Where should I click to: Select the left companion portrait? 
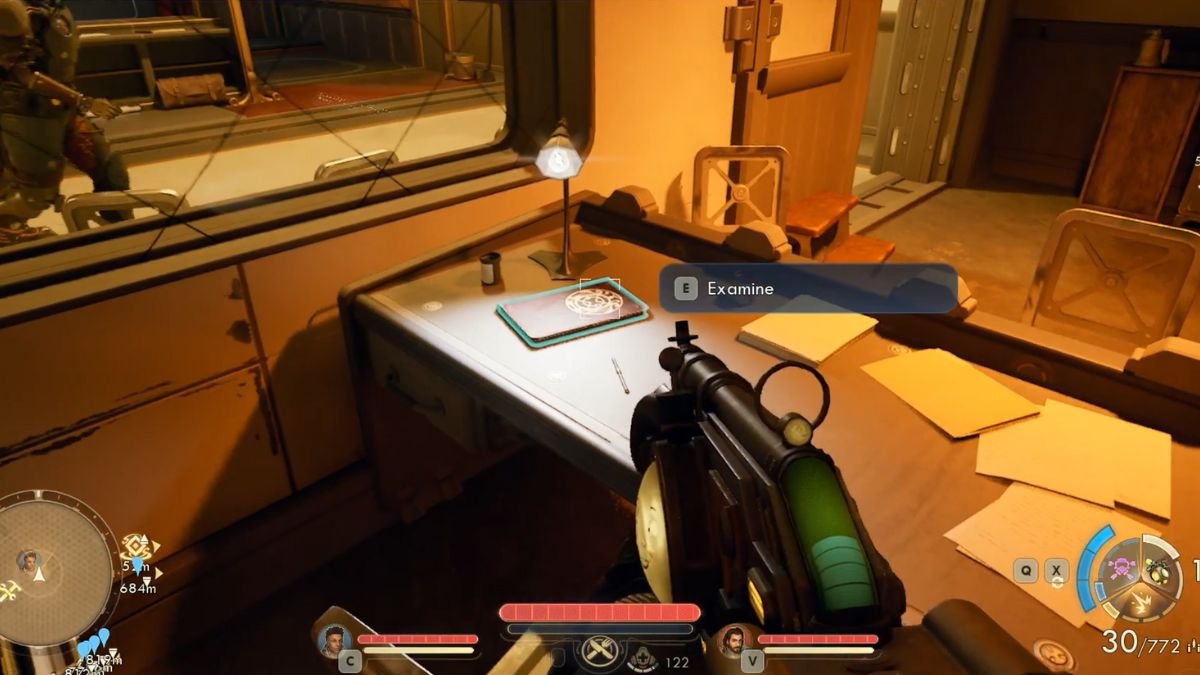pyautogui.click(x=335, y=640)
